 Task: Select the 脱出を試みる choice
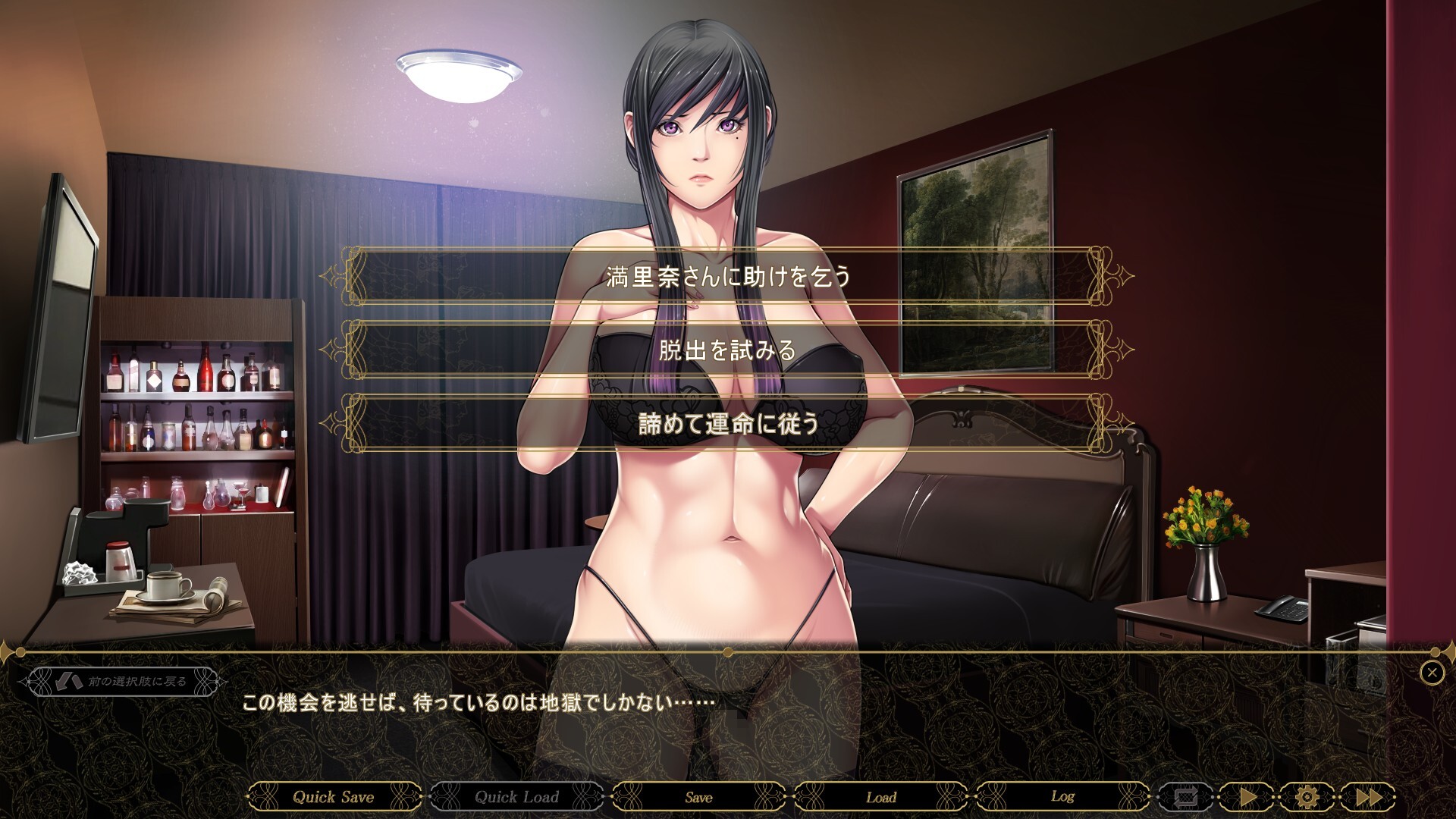[x=728, y=350]
